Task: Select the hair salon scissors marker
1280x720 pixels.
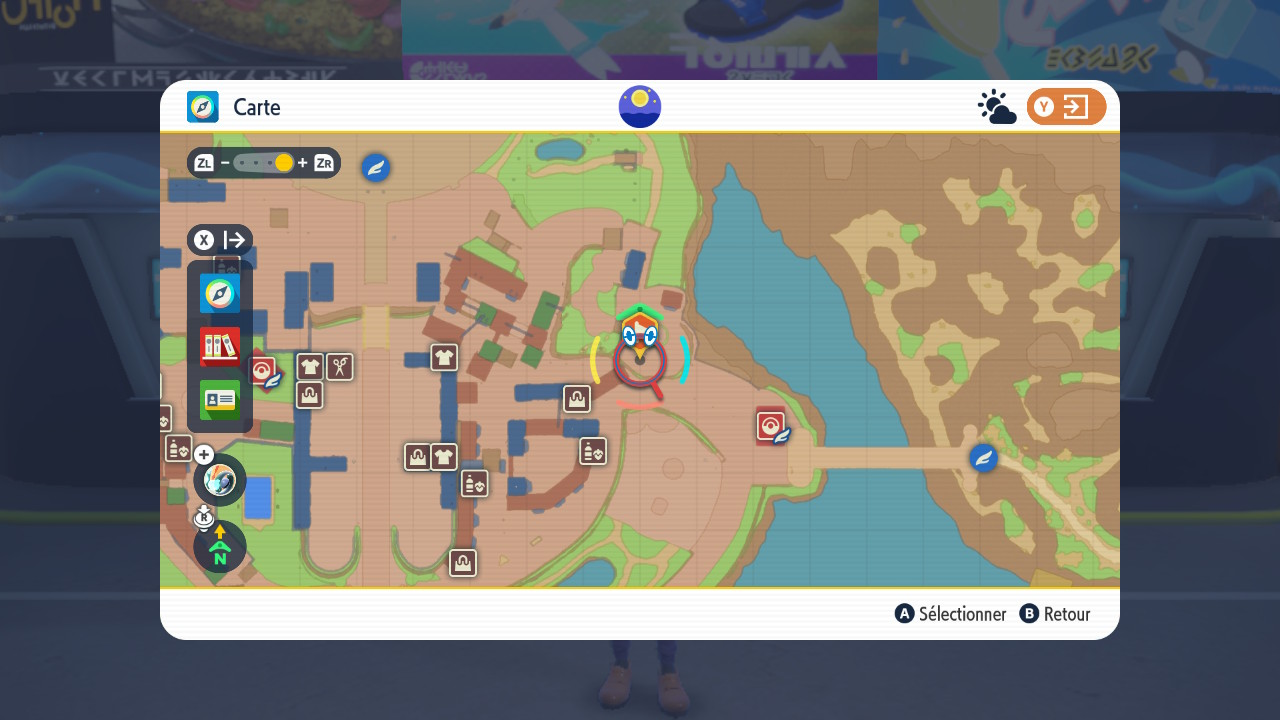Action: pos(340,367)
